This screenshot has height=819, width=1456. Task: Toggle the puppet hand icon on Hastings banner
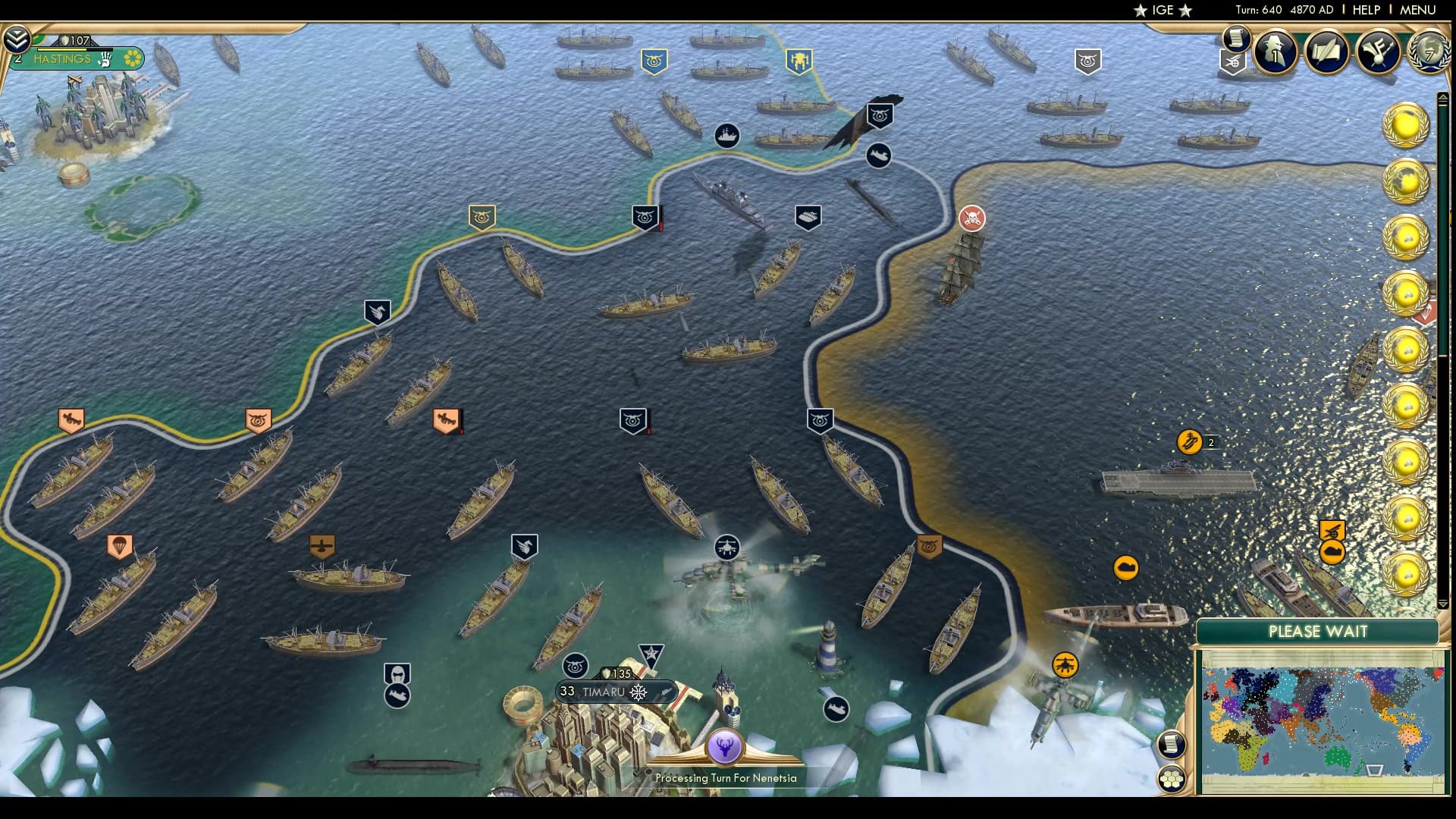(105, 61)
